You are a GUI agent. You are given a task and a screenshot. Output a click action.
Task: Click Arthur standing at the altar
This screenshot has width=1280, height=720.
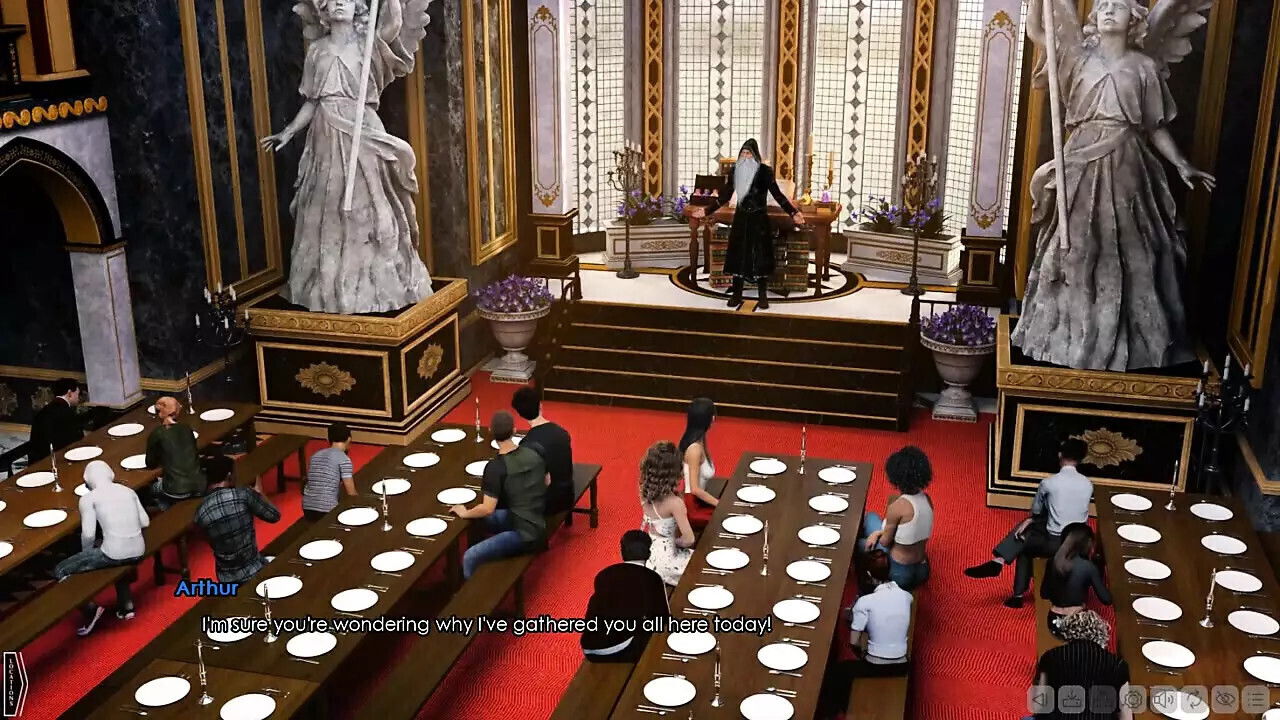pos(747,215)
